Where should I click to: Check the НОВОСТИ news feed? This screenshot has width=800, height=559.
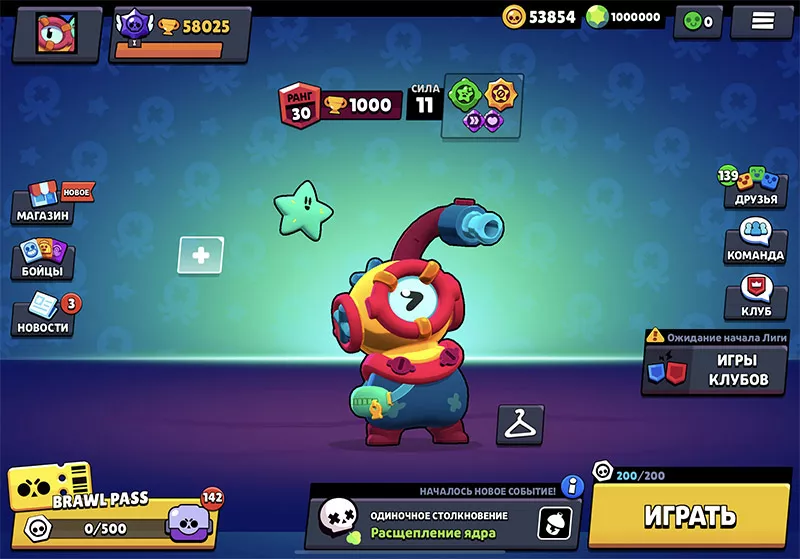(44, 314)
